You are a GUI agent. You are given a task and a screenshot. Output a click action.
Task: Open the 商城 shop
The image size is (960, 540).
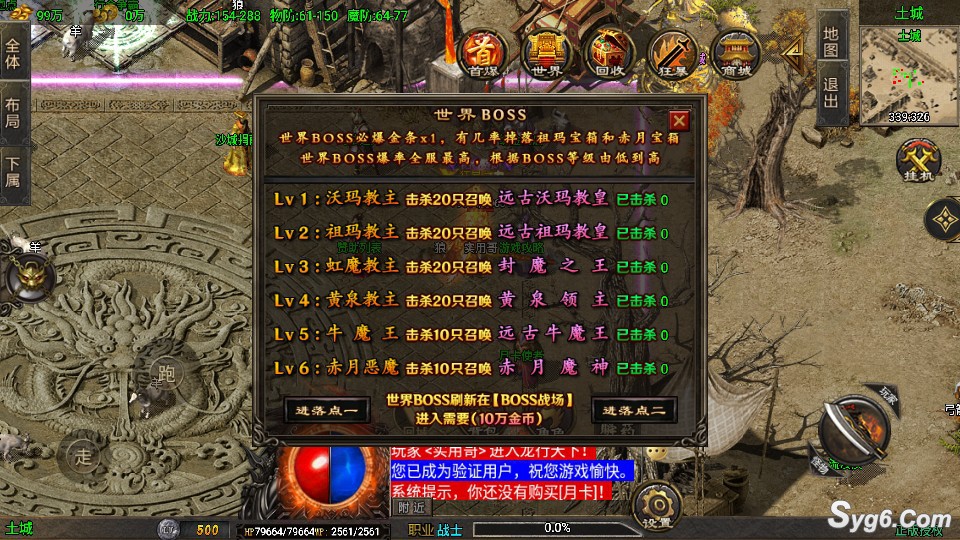coord(738,53)
